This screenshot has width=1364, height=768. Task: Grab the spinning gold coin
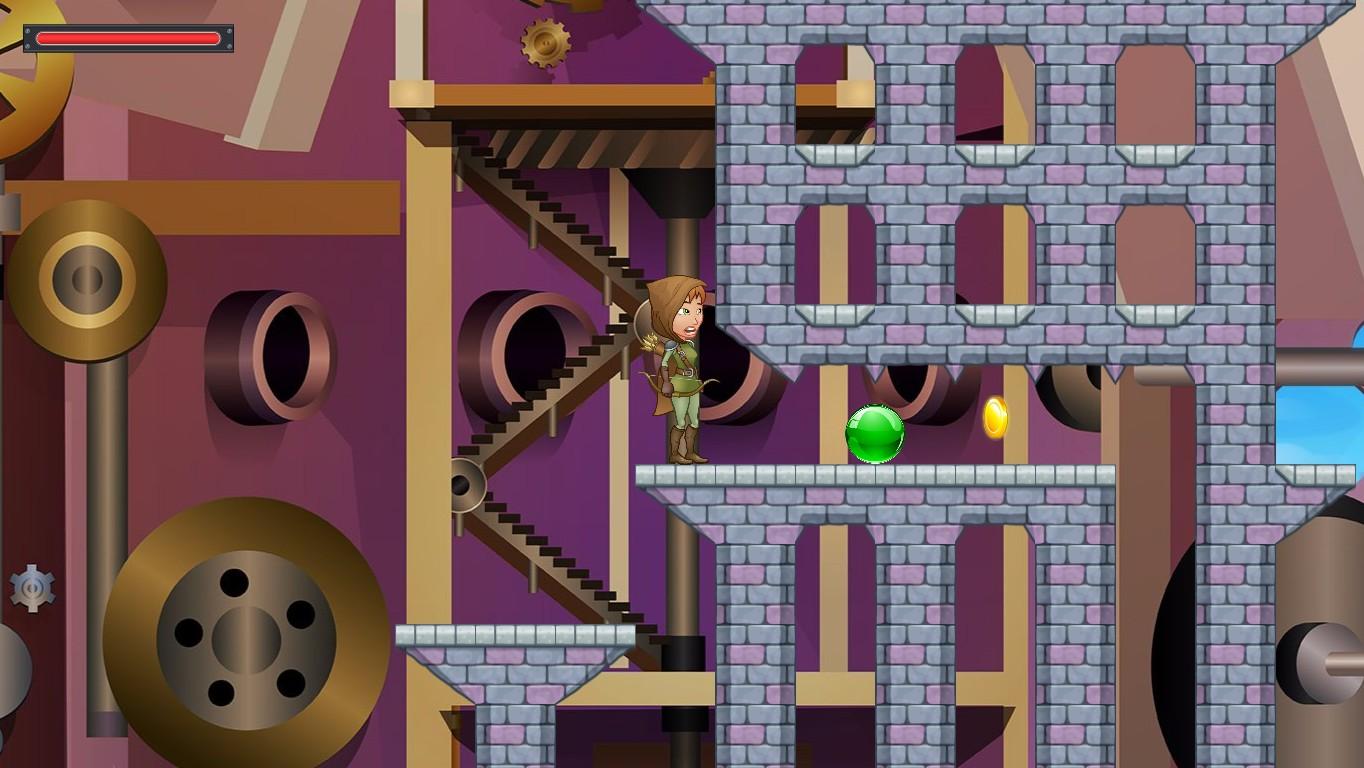point(993,418)
